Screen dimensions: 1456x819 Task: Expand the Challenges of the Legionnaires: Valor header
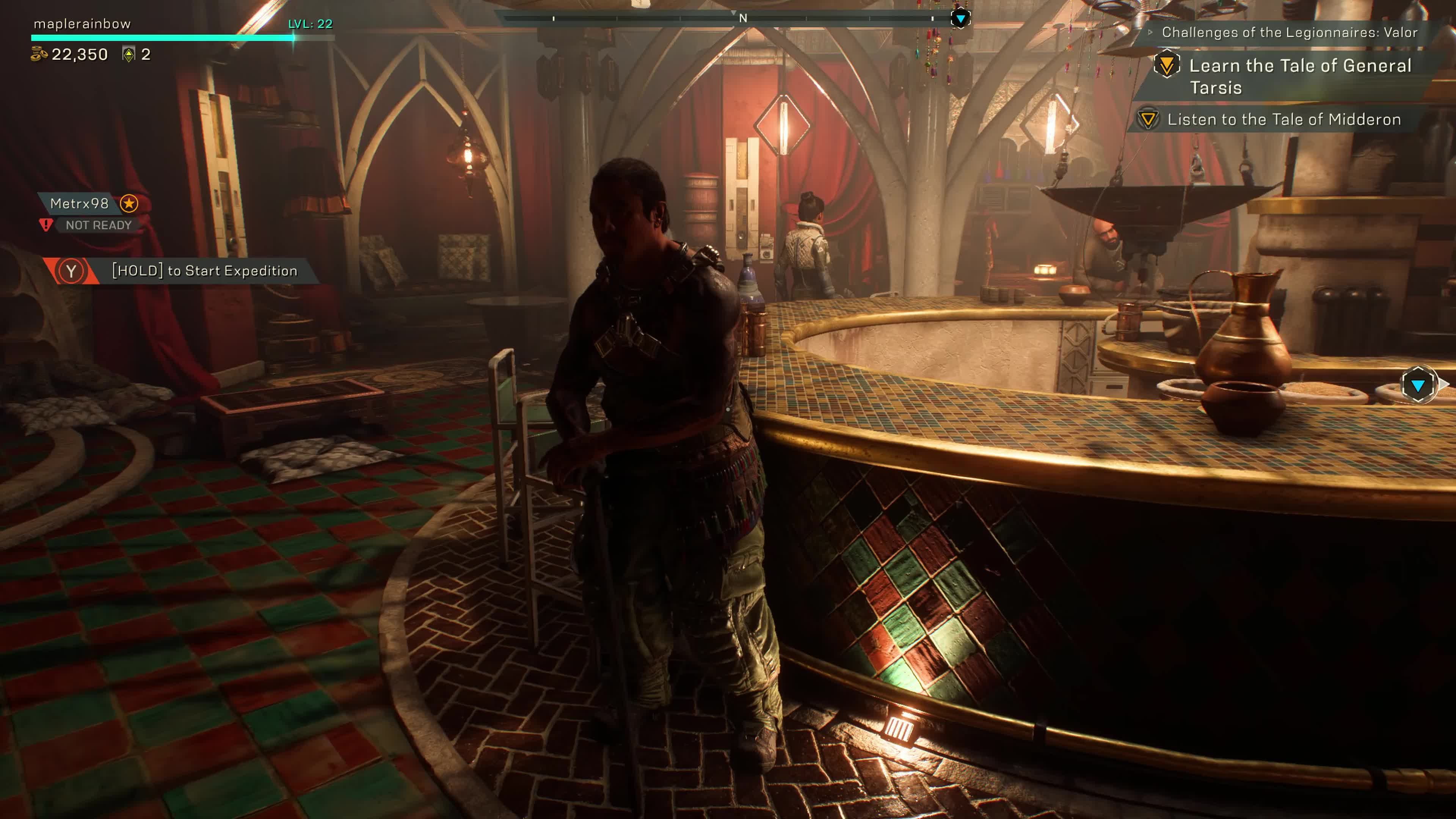coord(1289,33)
